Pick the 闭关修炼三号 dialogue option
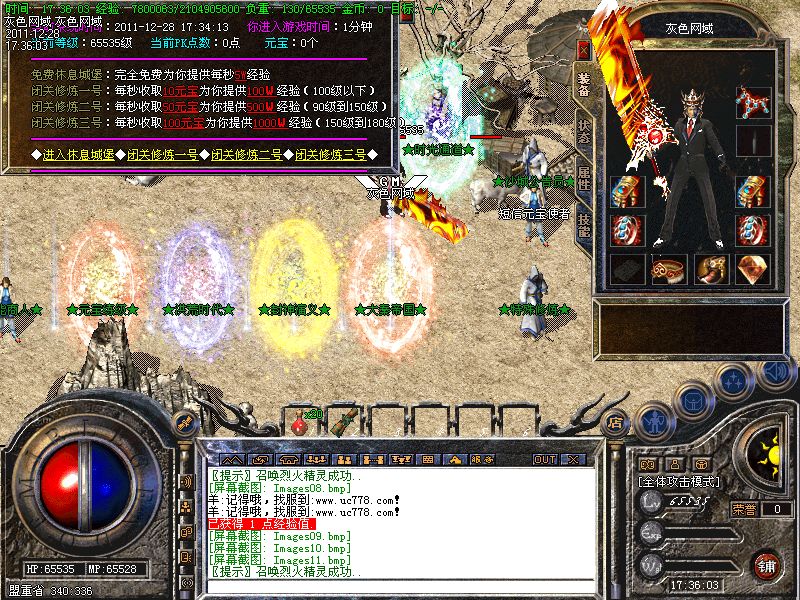800x600 pixels. pyautogui.click(x=330, y=155)
